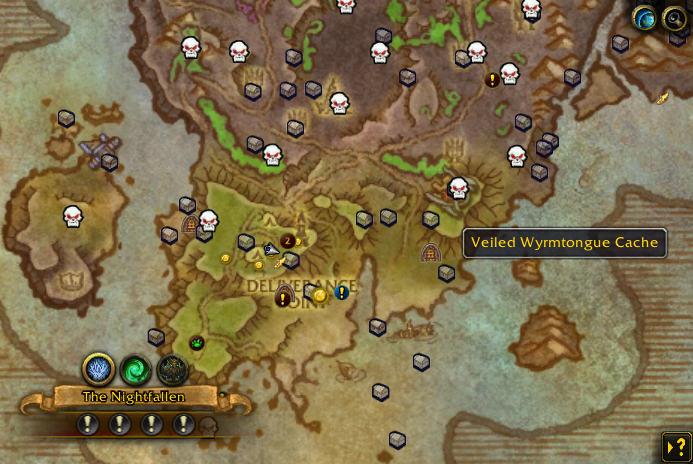Click the treasure chest beside the Veiled Wyrmtongue Cache tooltip
The image size is (693, 464).
446,272
